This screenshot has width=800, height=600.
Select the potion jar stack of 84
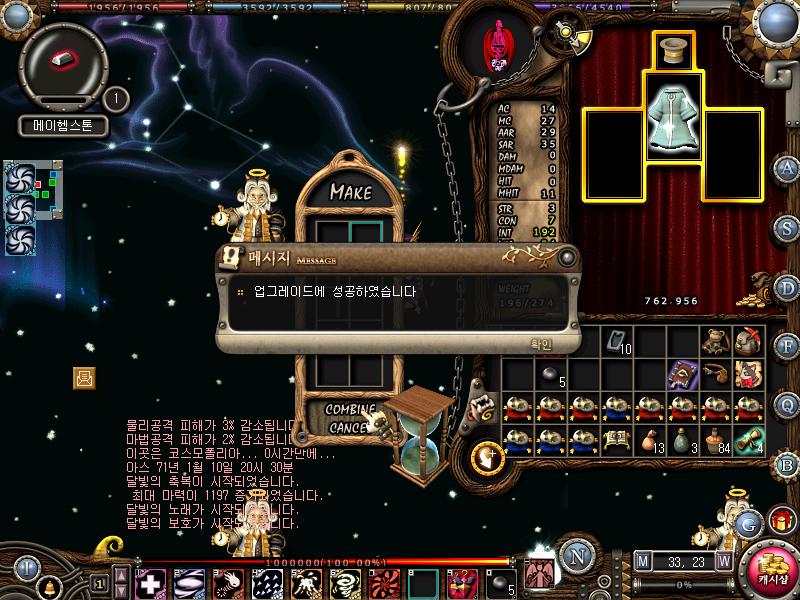click(714, 439)
